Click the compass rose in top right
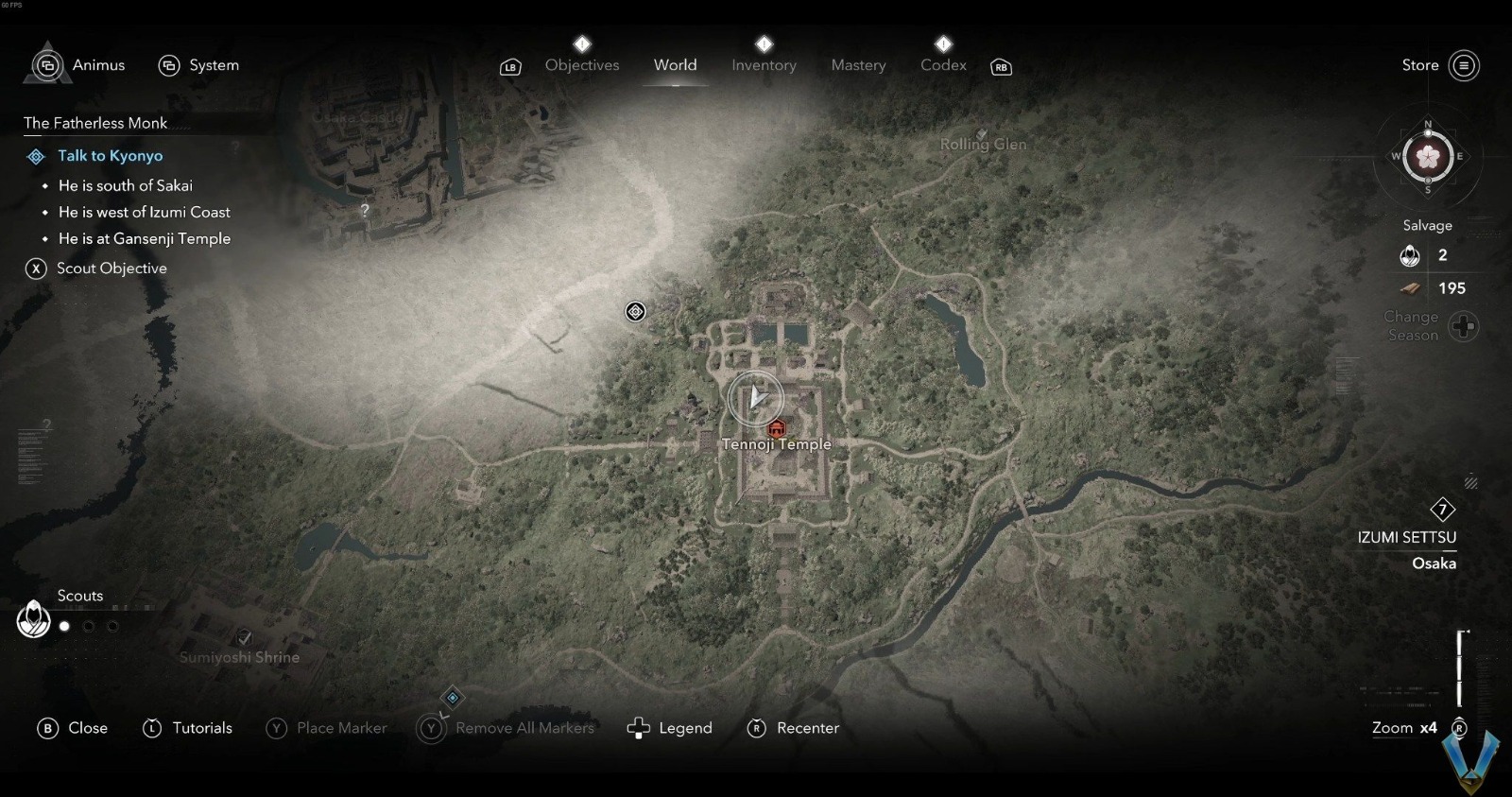This screenshot has height=797, width=1512. 1428,156
